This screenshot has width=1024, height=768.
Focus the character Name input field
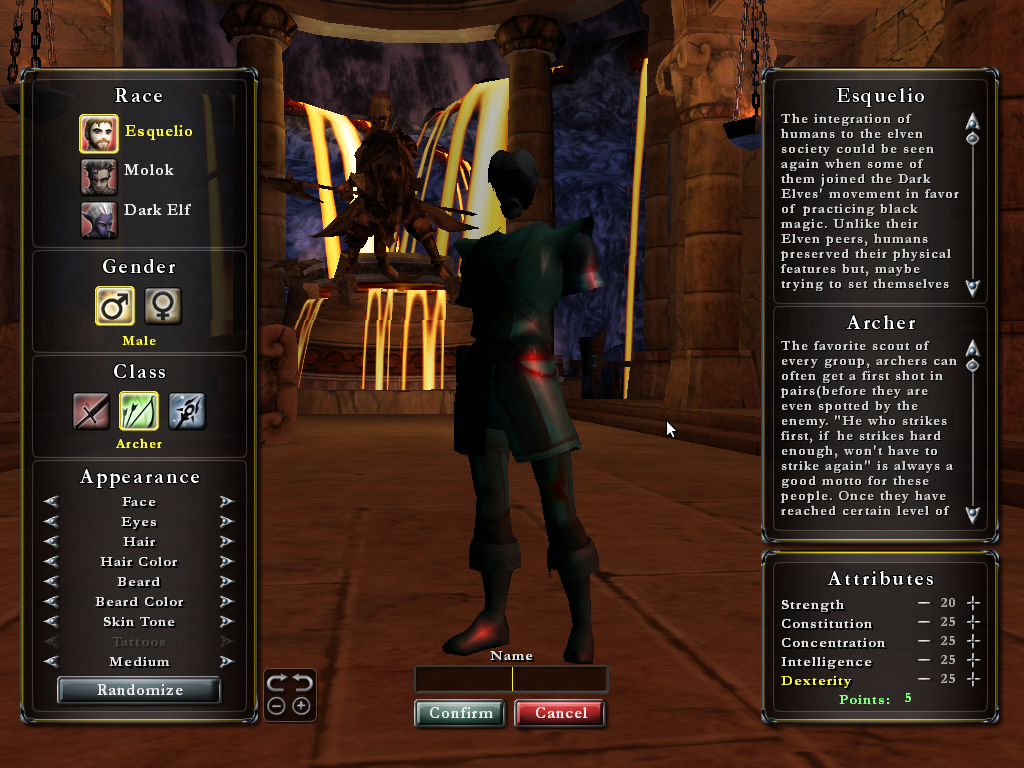point(511,680)
